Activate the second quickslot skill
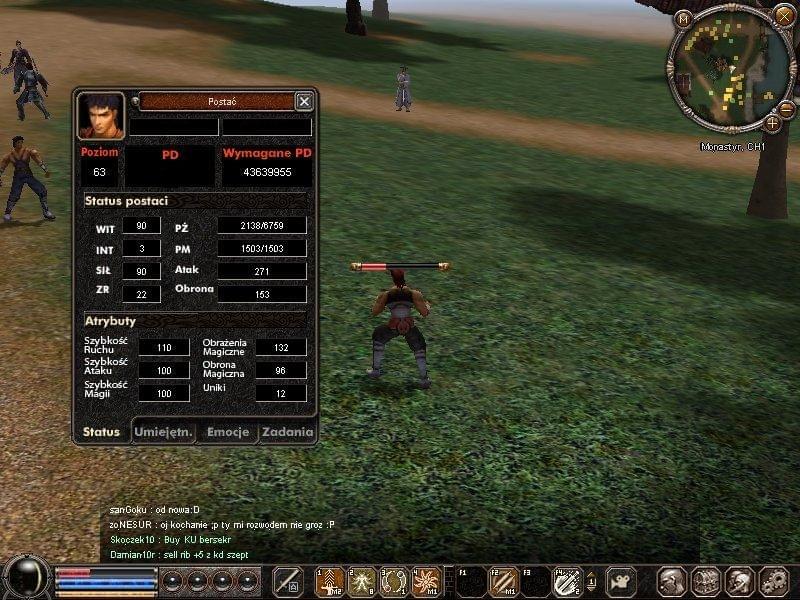 [362, 581]
